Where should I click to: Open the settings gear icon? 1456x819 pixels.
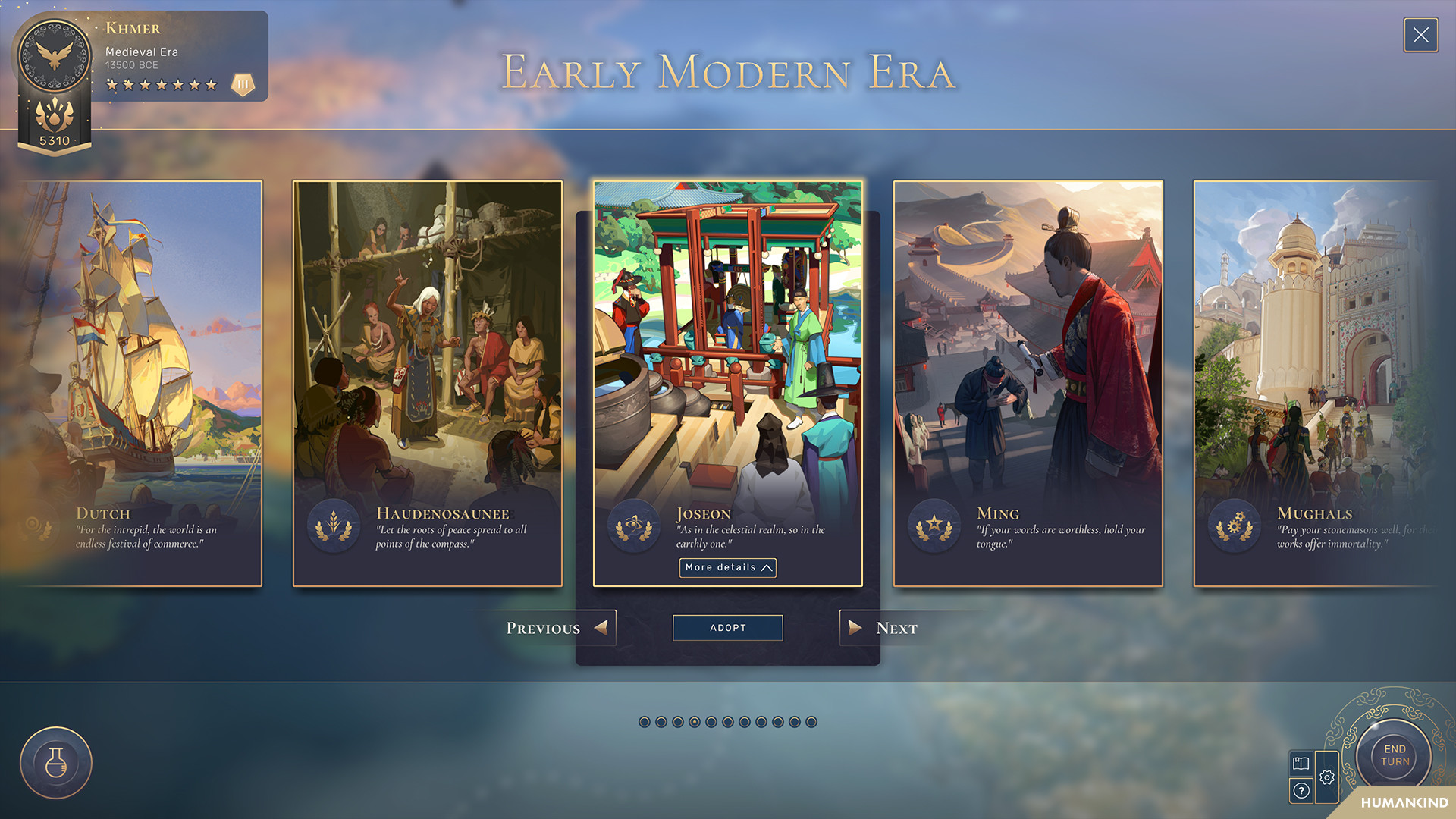tap(1327, 777)
